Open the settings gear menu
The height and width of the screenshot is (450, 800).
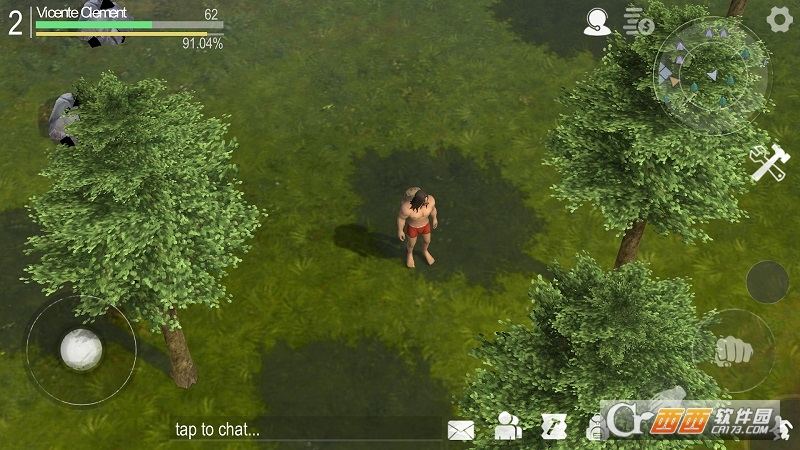click(x=779, y=19)
